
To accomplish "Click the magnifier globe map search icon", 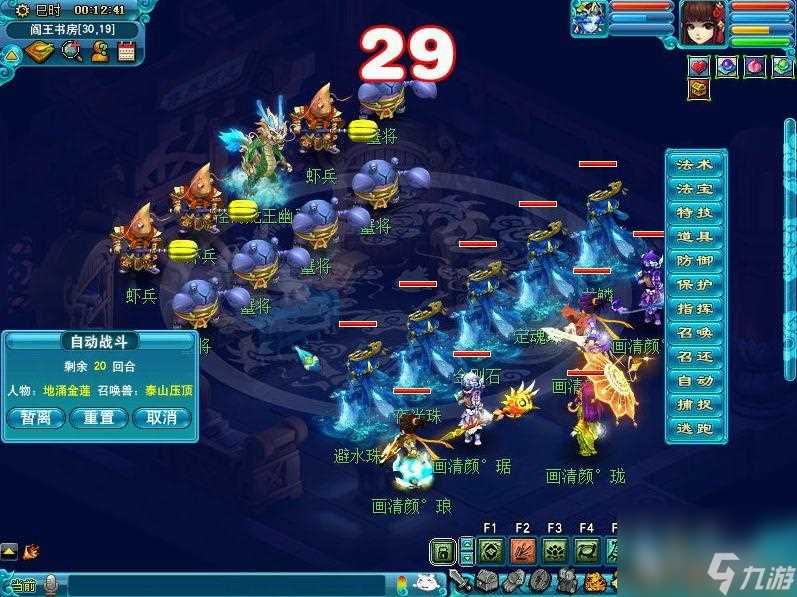I will tap(71, 52).
